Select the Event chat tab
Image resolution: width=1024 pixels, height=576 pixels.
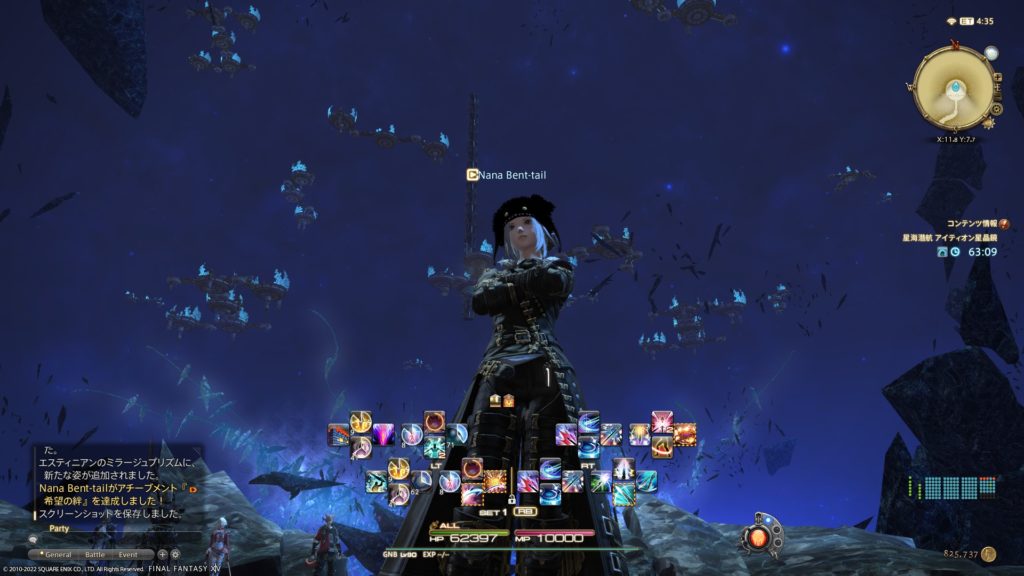tap(128, 554)
